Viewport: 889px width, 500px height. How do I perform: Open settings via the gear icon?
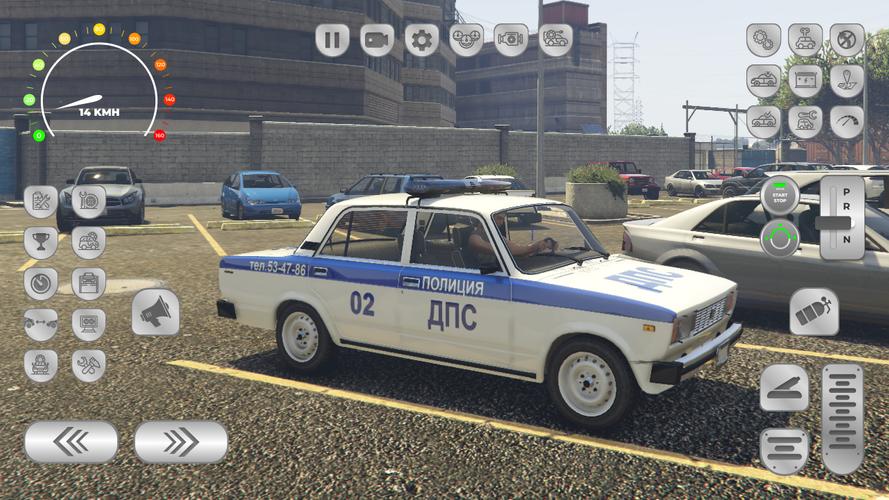pyautogui.click(x=422, y=40)
